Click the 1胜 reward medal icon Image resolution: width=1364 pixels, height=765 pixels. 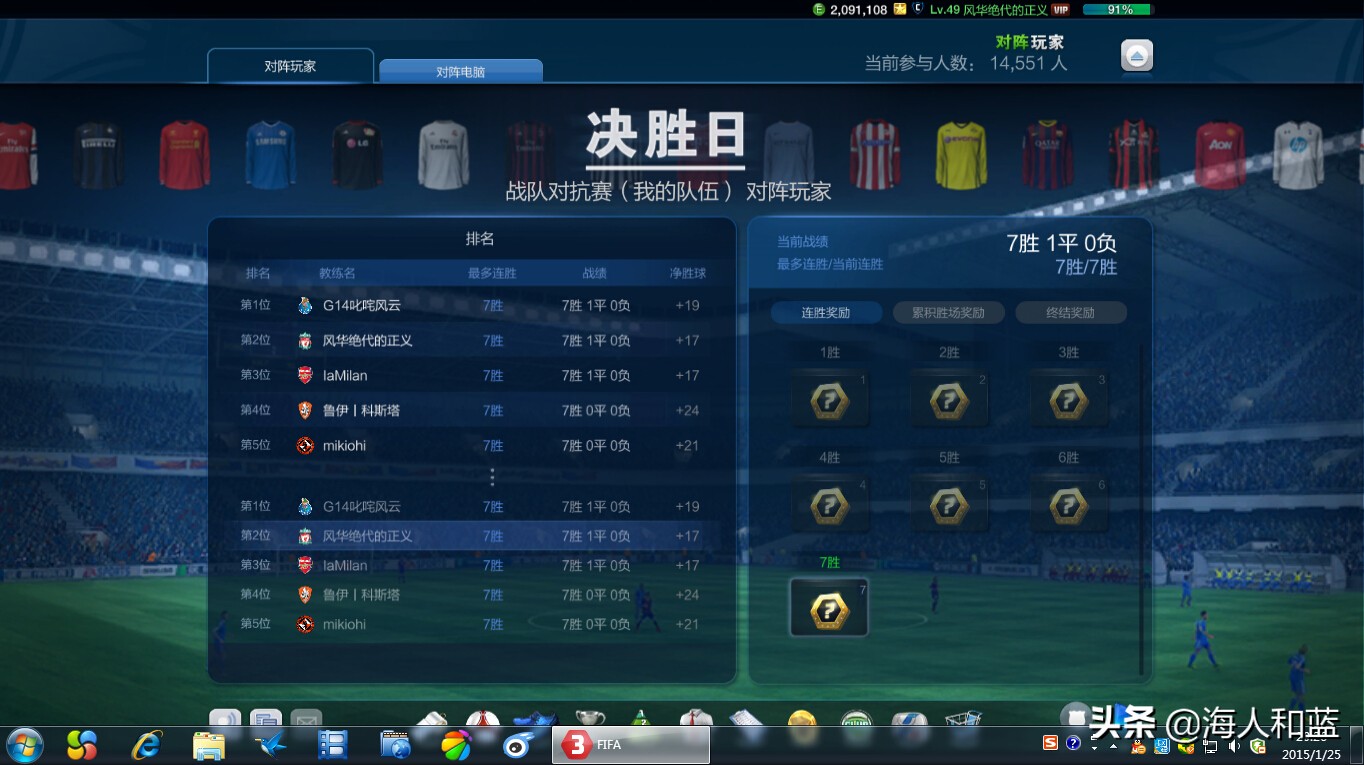[x=829, y=399]
